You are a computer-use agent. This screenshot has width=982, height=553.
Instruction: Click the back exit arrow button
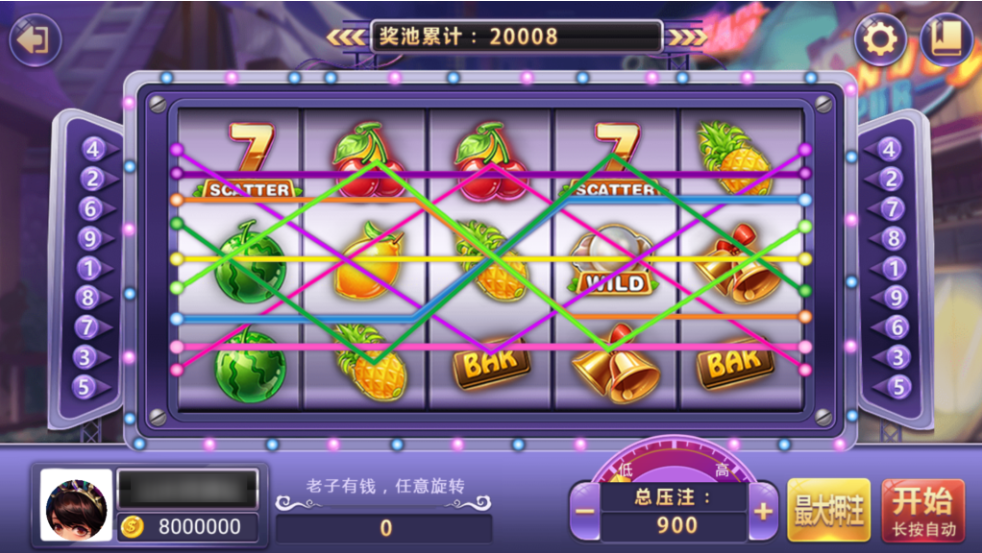coord(35,41)
